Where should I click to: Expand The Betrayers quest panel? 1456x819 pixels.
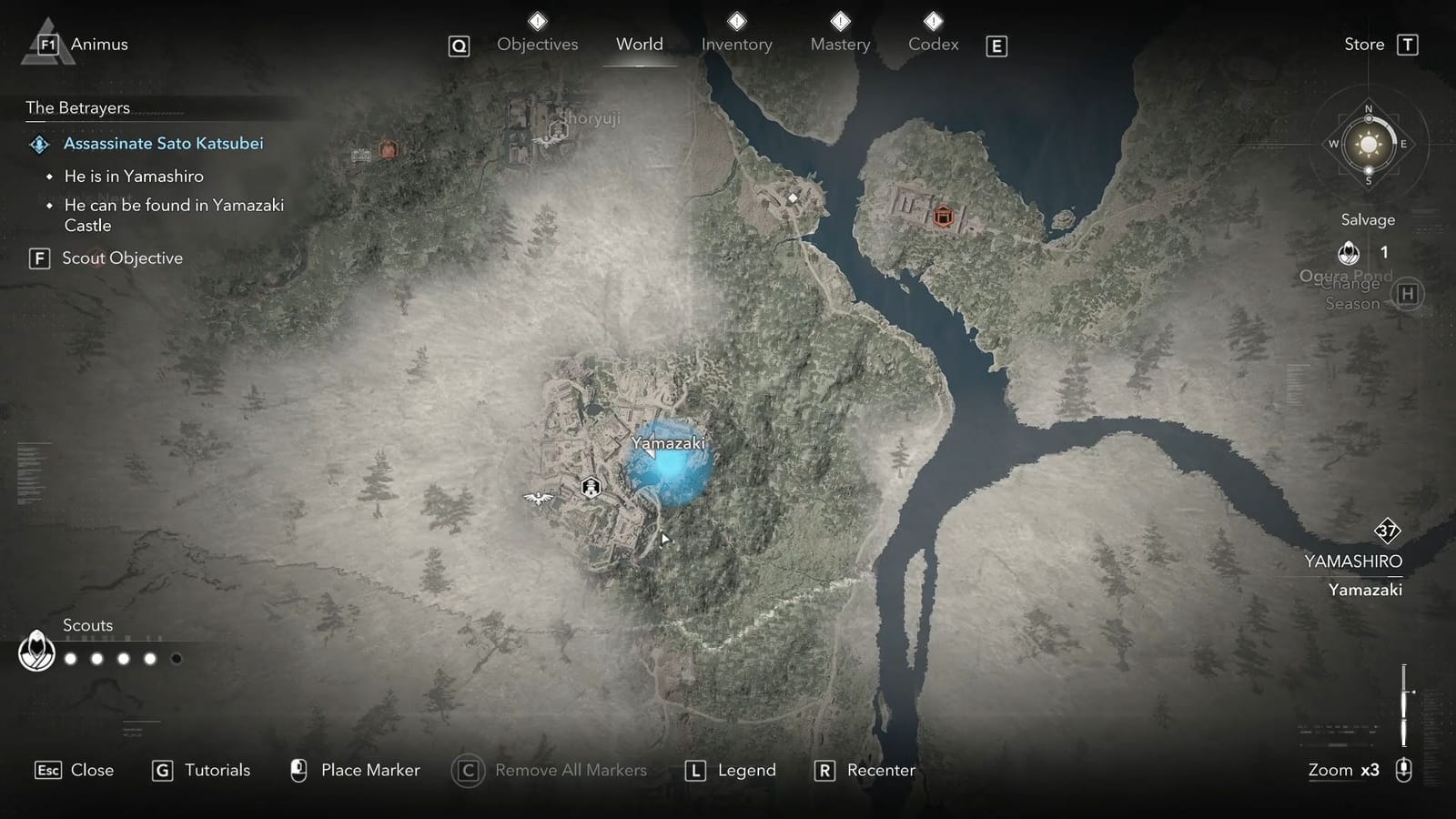[x=77, y=107]
